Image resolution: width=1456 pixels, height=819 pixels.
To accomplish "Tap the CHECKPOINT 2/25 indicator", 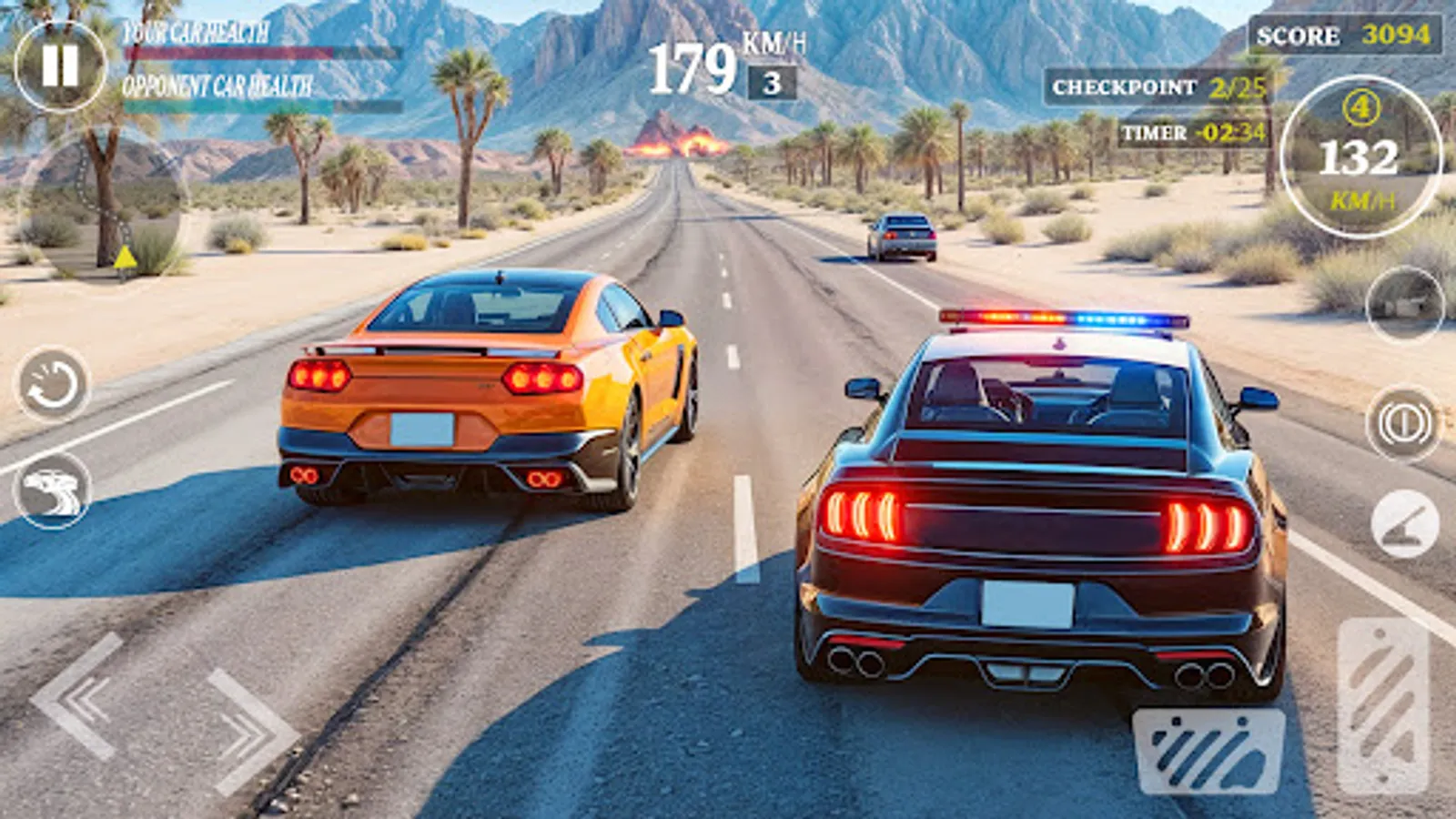I will click(x=1156, y=89).
